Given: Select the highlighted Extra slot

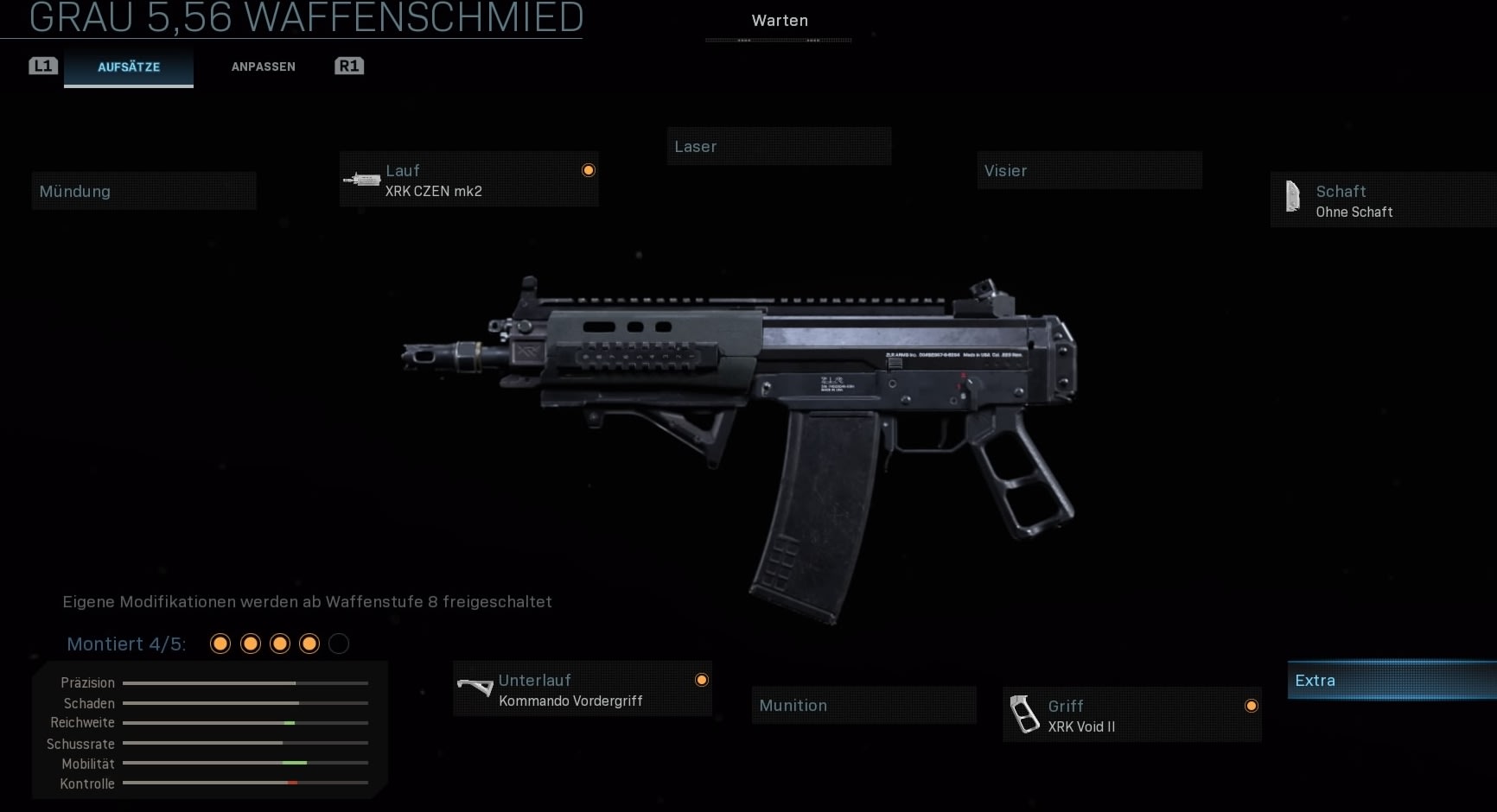Looking at the screenshot, I should tap(1390, 681).
